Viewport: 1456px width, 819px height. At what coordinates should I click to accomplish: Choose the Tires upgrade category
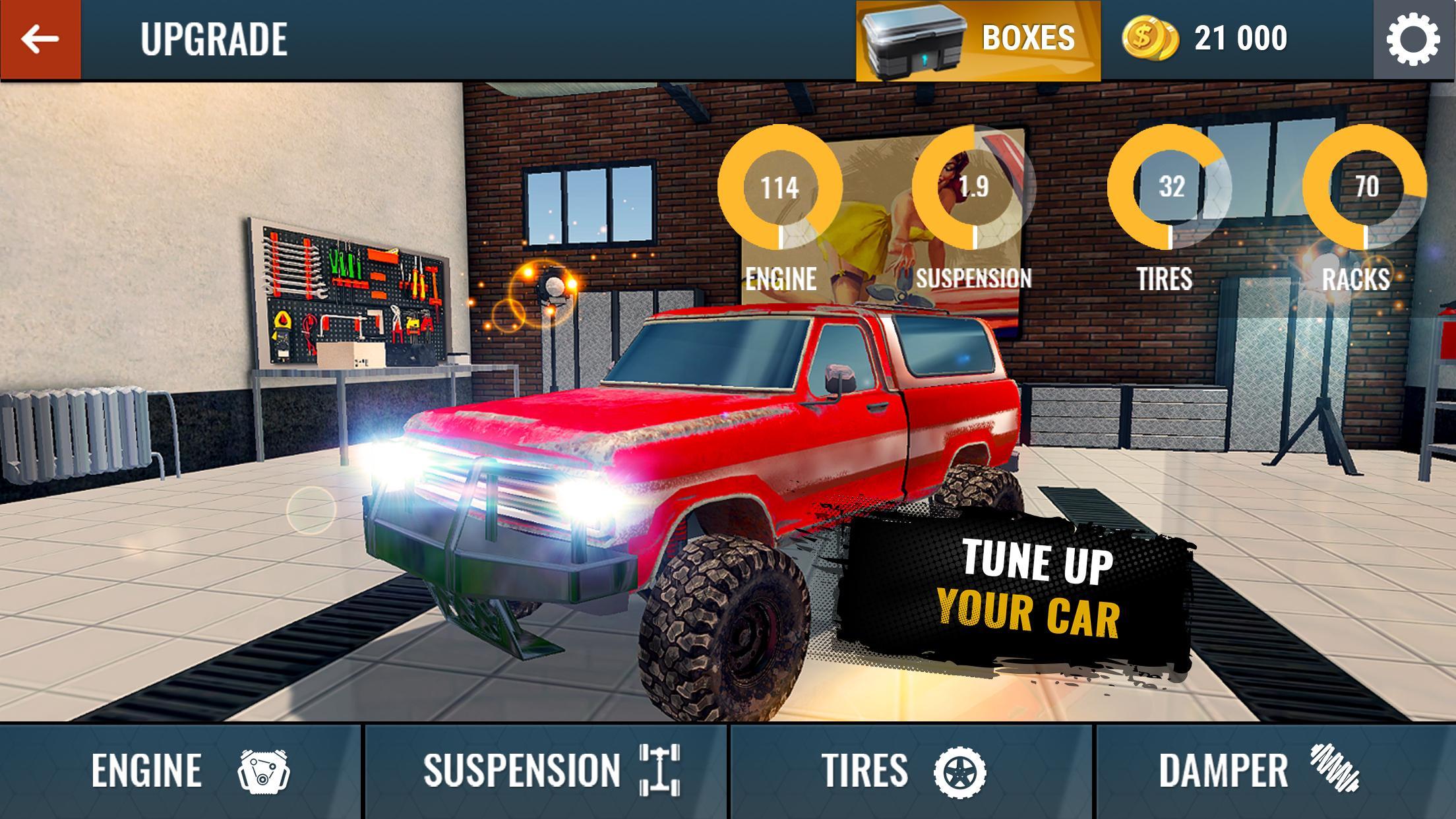911,771
